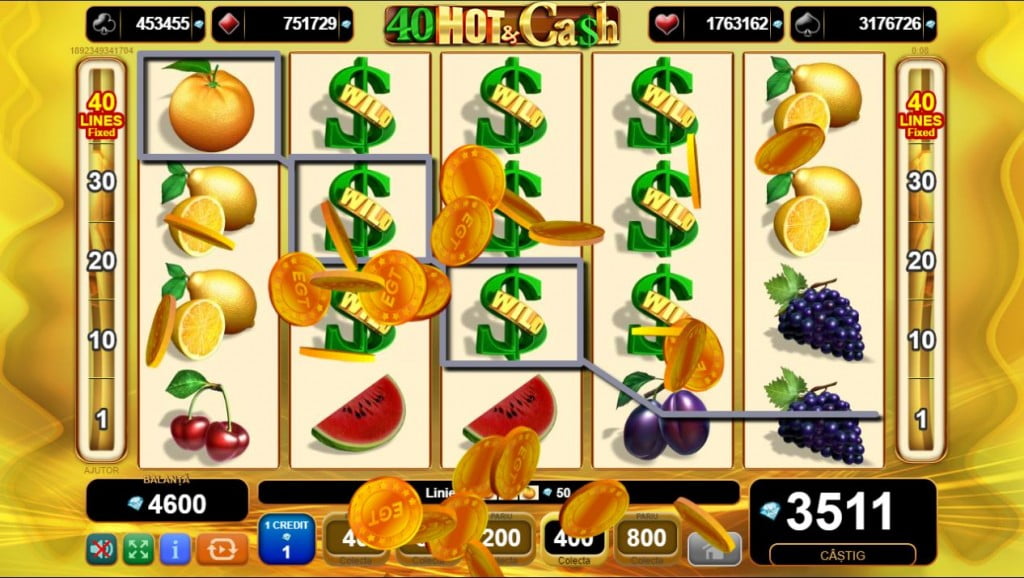Open the blue info paytable button
The width and height of the screenshot is (1024, 578).
[175, 548]
